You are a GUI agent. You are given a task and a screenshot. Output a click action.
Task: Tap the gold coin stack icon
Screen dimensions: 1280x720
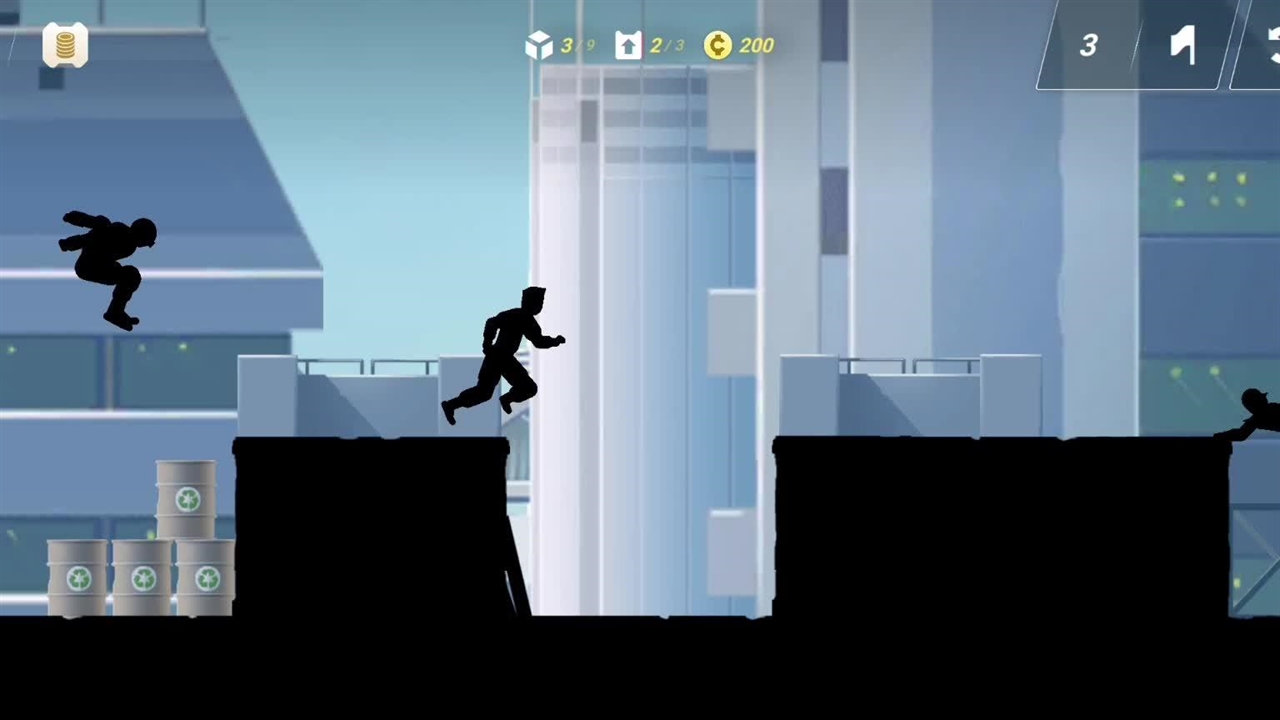point(65,46)
